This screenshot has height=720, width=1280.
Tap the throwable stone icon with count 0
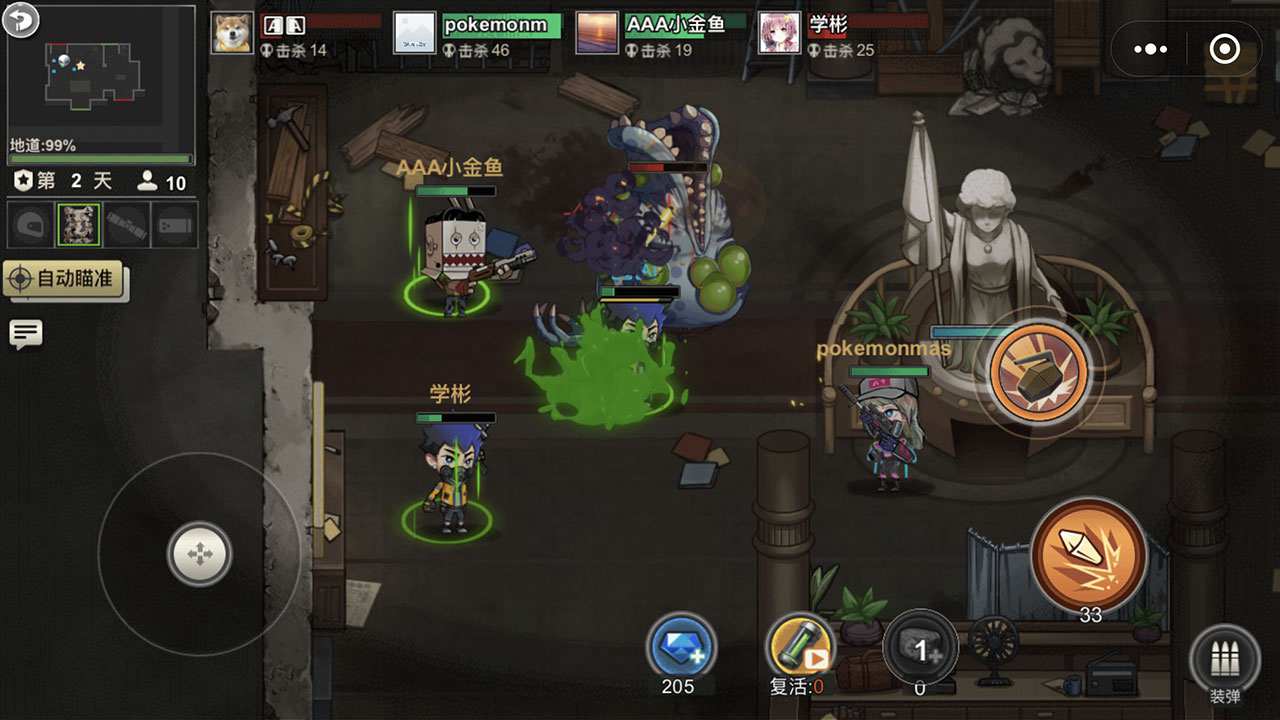918,648
